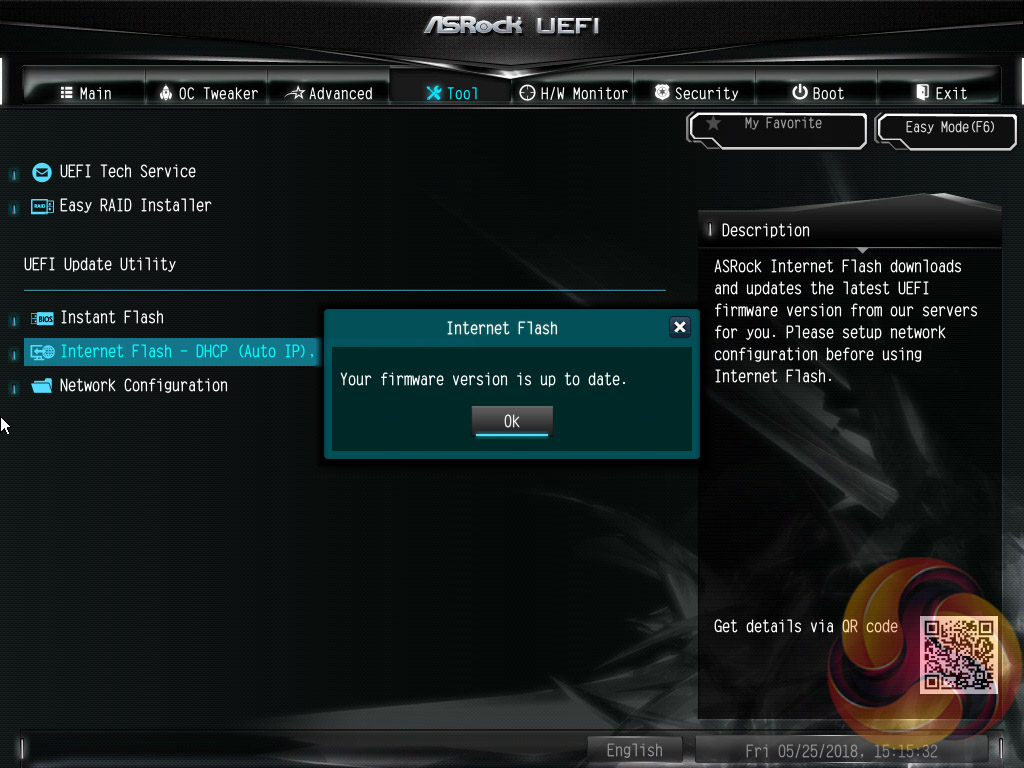Select the Tool tab
Viewport: 1024px width, 768px height.
452,93
